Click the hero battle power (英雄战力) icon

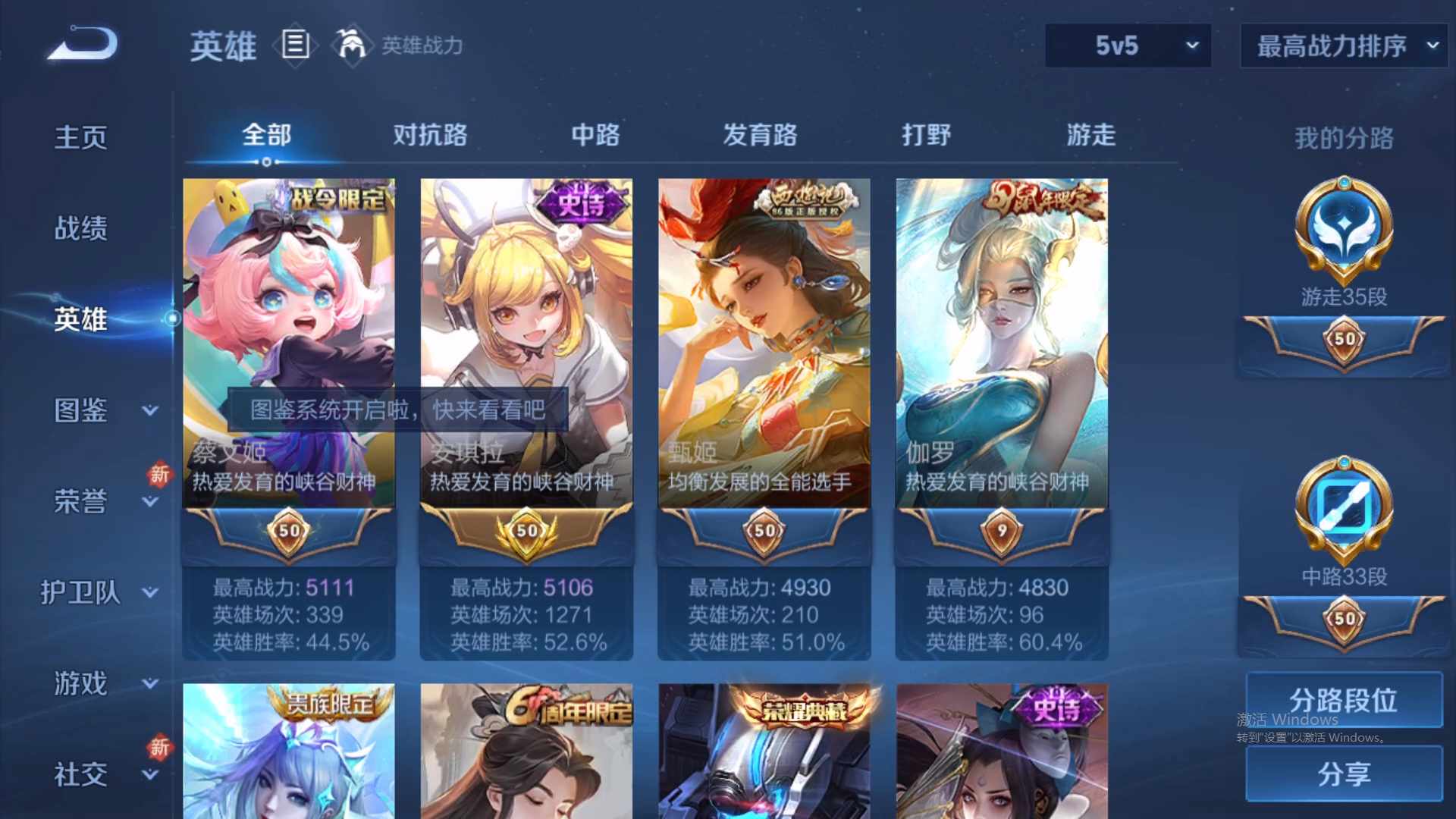pyautogui.click(x=353, y=43)
